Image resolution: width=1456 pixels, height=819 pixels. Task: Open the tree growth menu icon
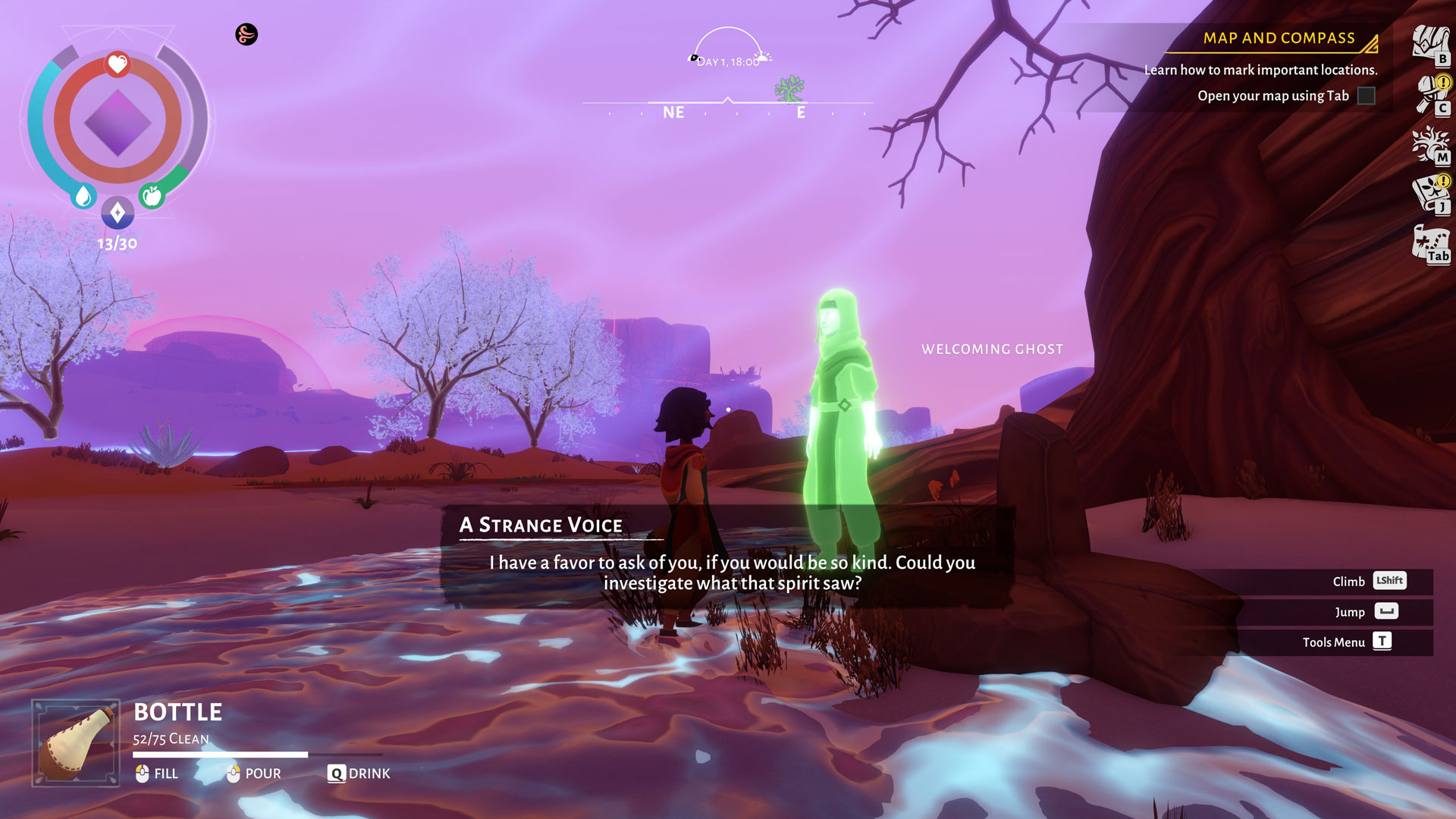[1429, 144]
